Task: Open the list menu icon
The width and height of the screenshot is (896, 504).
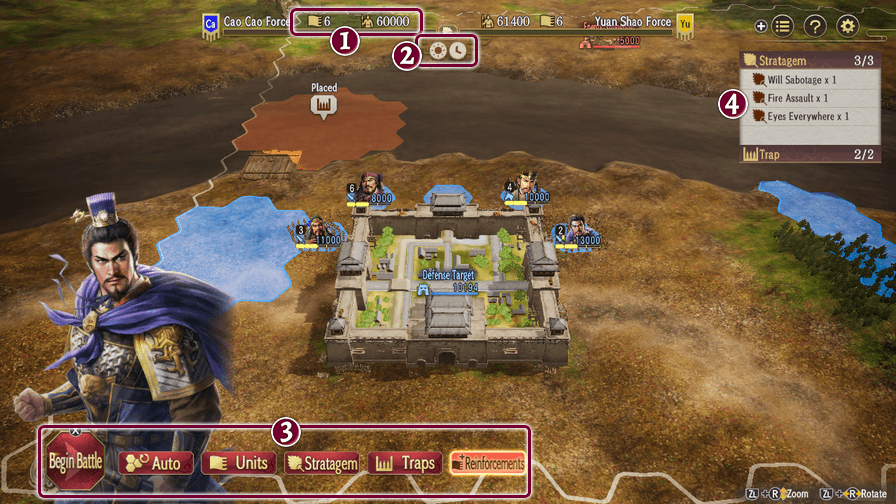Action: click(783, 27)
